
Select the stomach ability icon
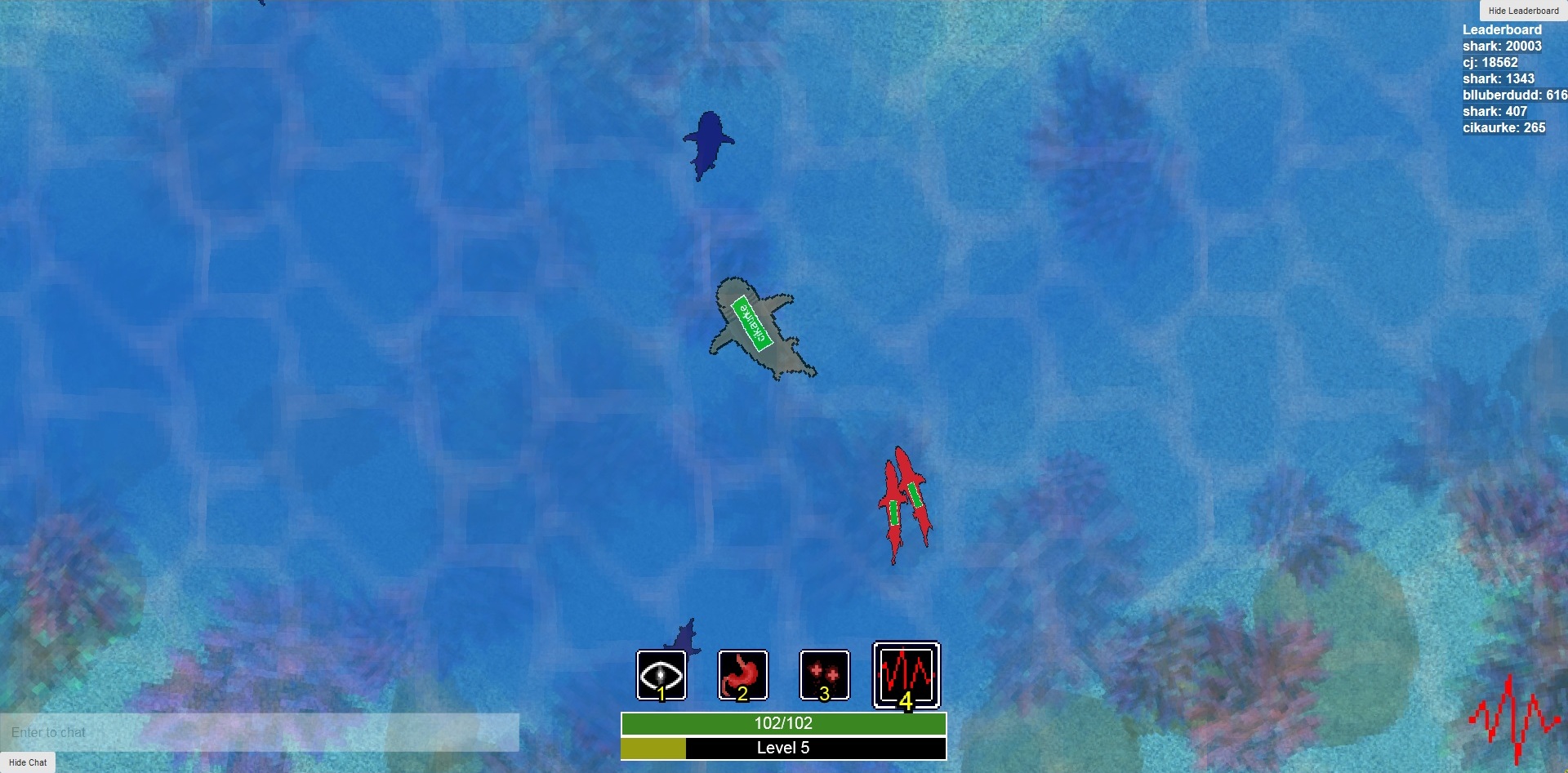coord(743,675)
